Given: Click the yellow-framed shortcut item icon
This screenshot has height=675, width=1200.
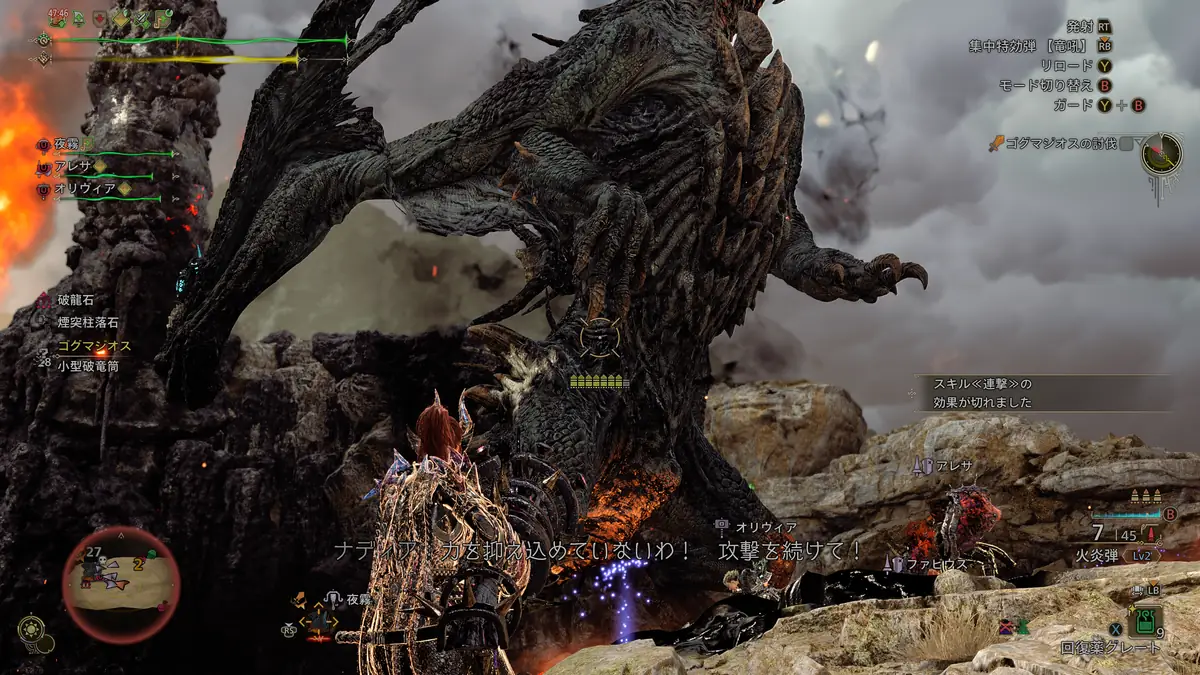Looking at the screenshot, I should click(320, 620).
